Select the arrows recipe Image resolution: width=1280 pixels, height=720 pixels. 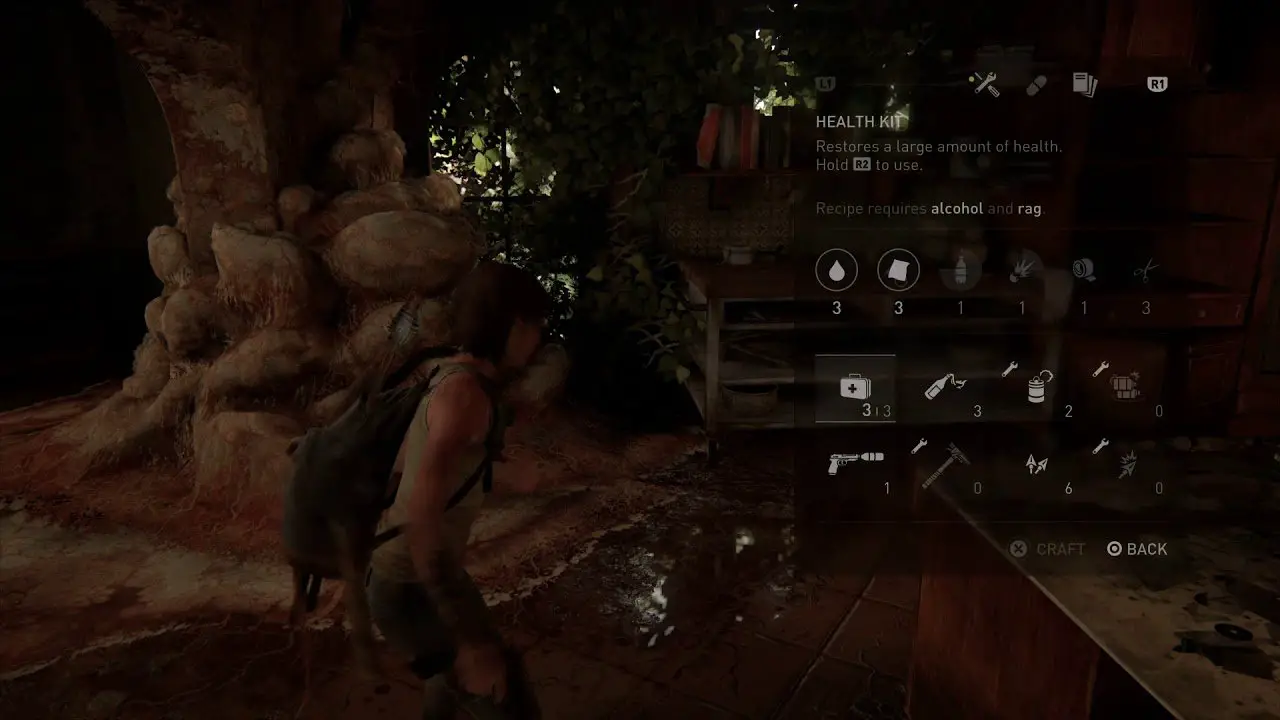[x=1036, y=465]
